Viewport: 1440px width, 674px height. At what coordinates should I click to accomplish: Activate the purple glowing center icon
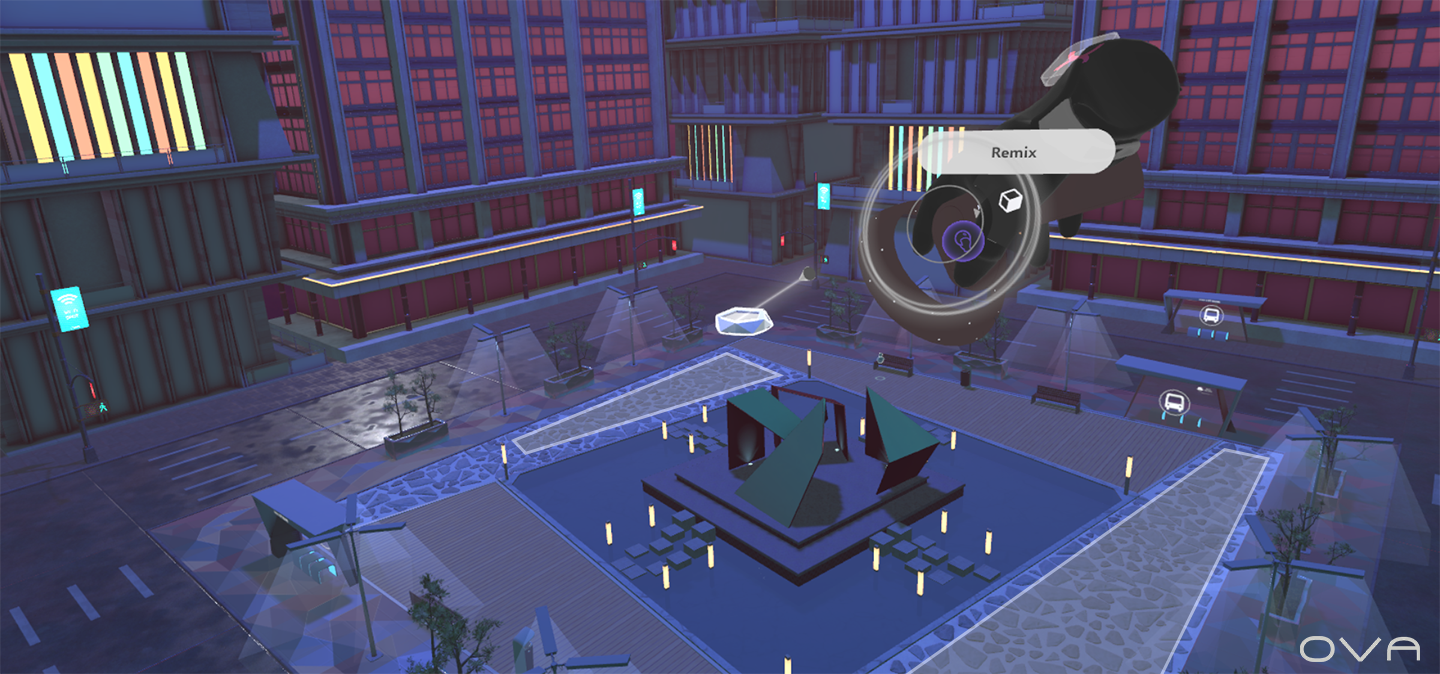[962, 238]
